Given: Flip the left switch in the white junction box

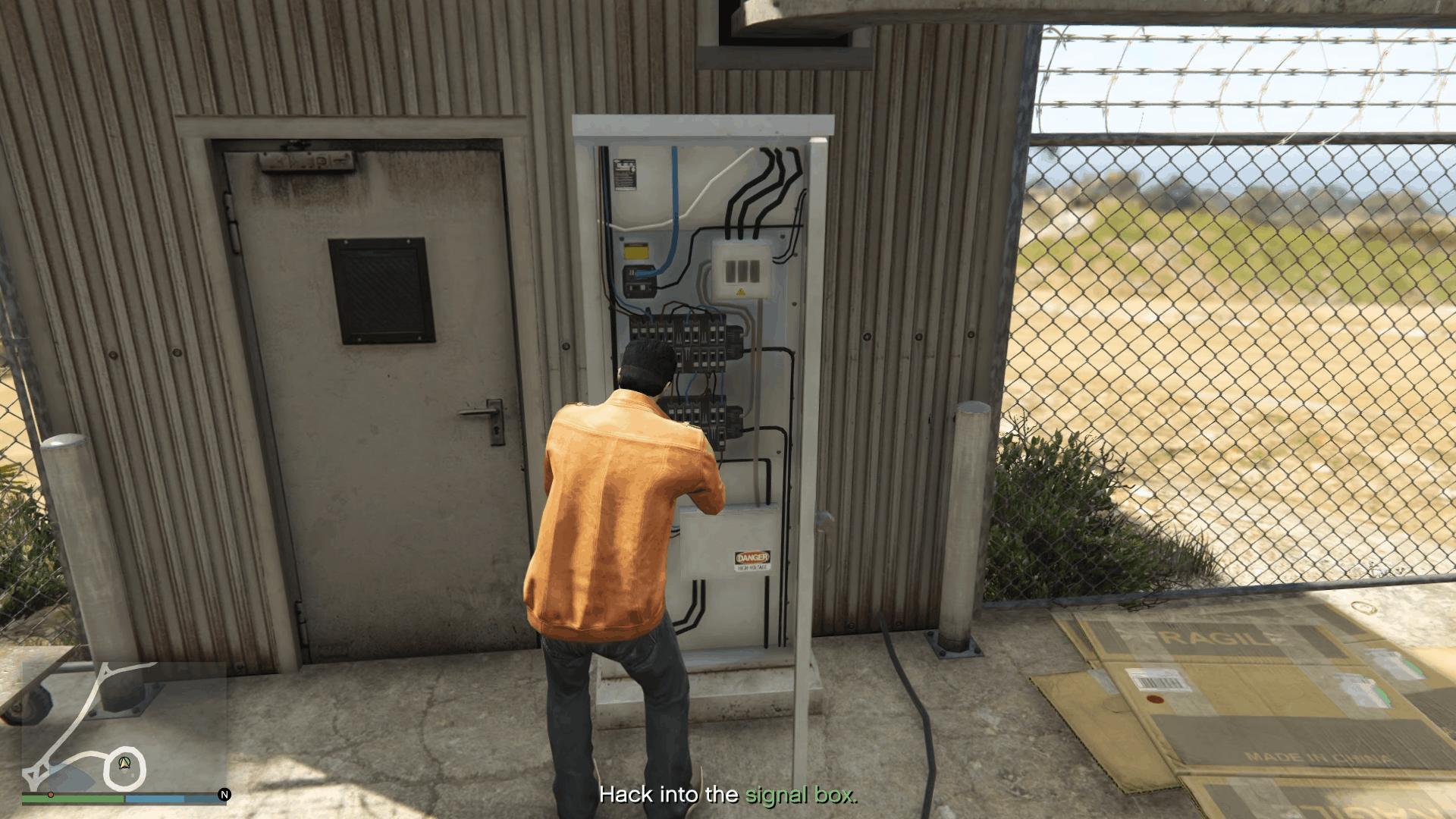Looking at the screenshot, I should [x=730, y=270].
